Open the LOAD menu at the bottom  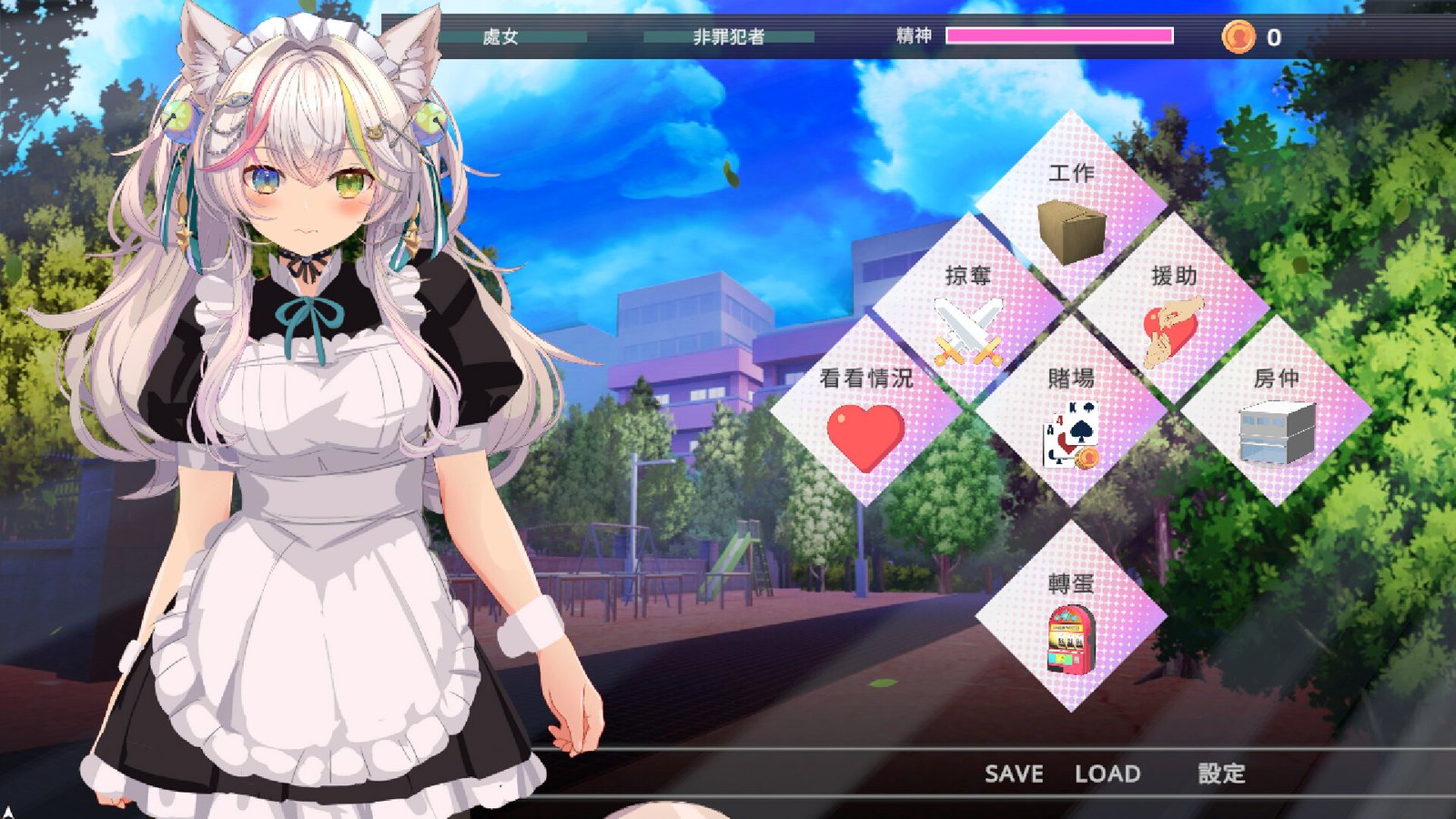point(1107,775)
